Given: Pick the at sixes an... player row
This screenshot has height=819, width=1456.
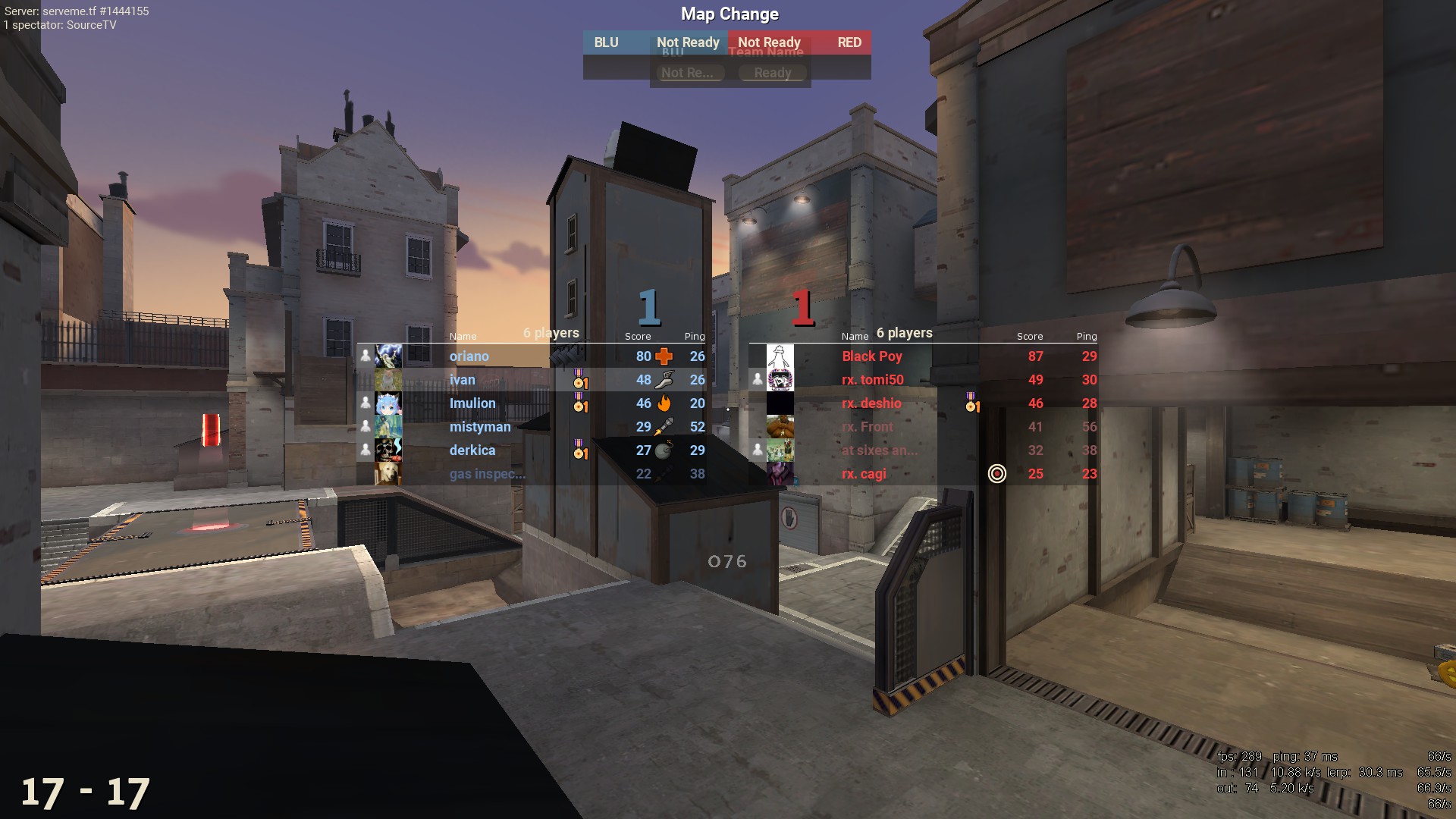Looking at the screenshot, I should [880, 450].
